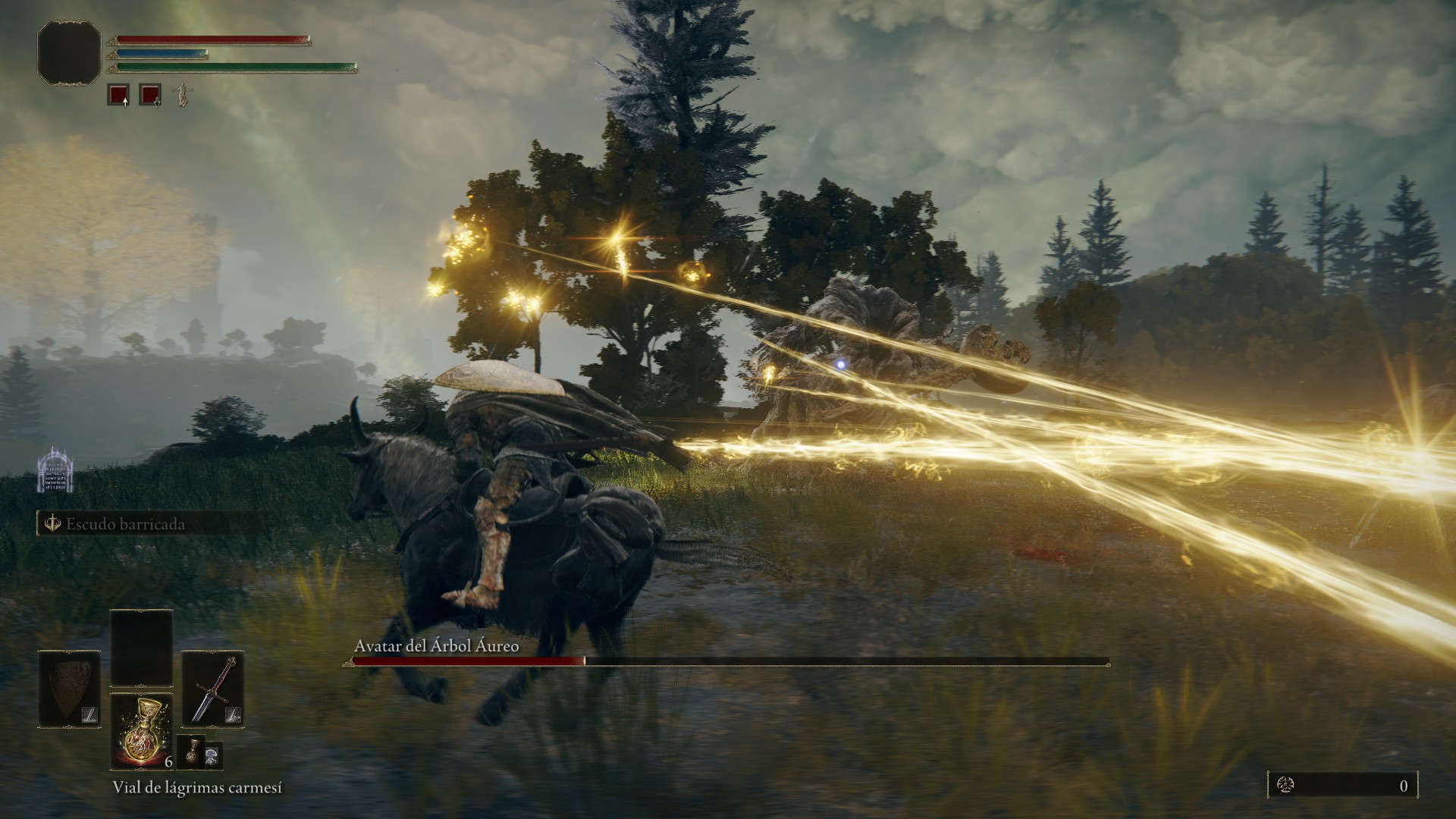Select the left-hand shield slot
This screenshot has width=1456, height=819.
pos(70,689)
